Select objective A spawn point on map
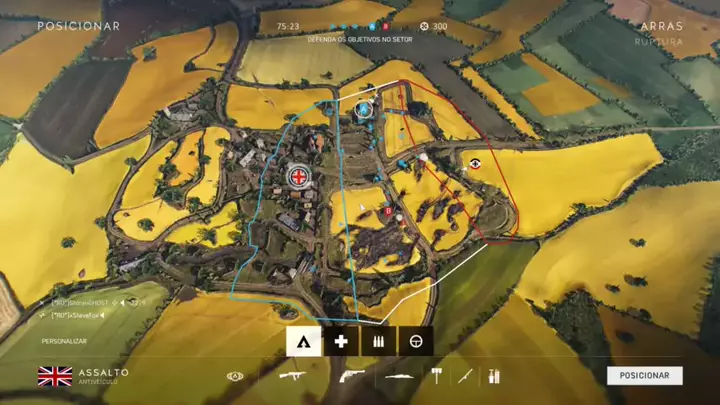Screen dimensions: 720x405 click(x=363, y=109)
